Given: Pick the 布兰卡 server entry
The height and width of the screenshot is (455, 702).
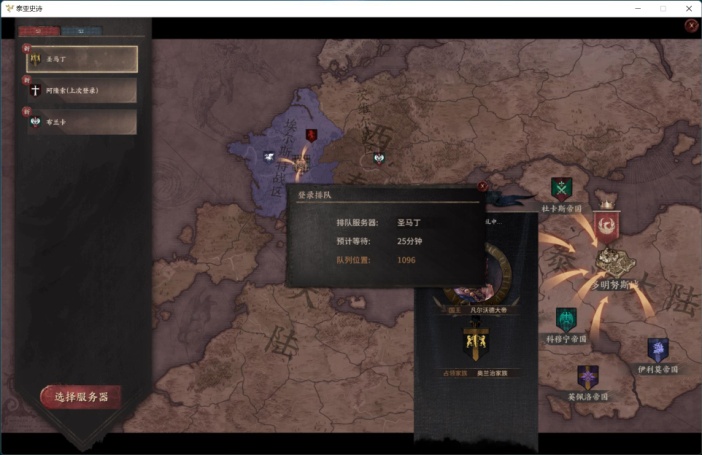Looking at the screenshot, I should click(x=82, y=122).
